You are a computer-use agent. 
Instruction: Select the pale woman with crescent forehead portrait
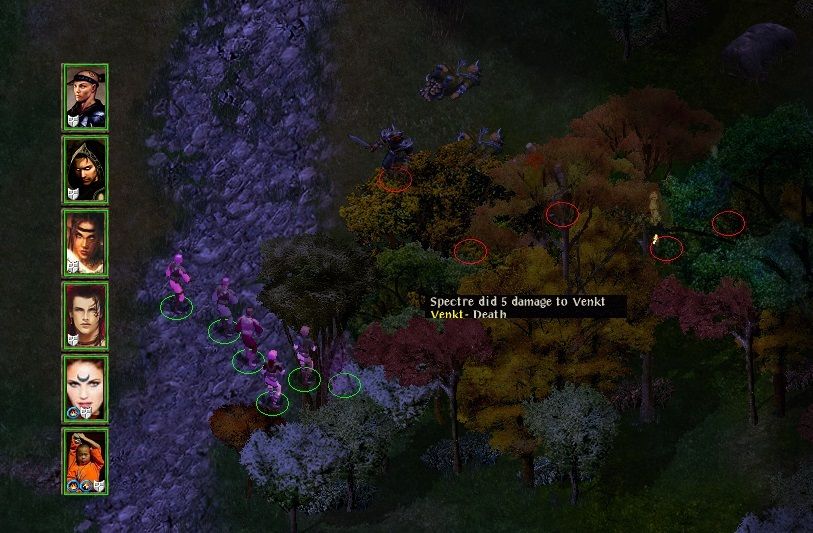pos(85,388)
